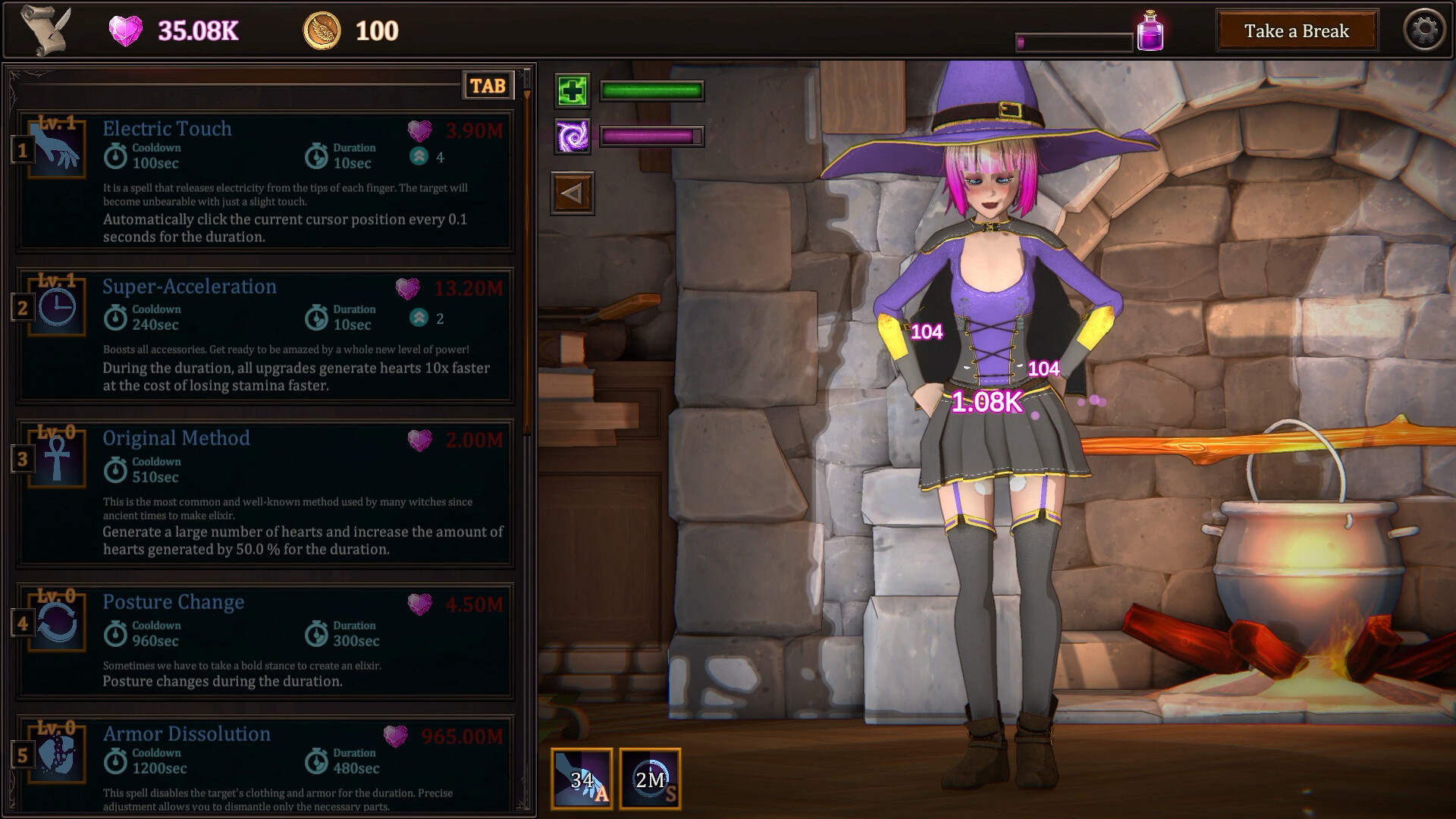Image resolution: width=1456 pixels, height=819 pixels.
Task: Click the Super-Acceleration hotkey S cooldown icon
Action: pos(651,780)
